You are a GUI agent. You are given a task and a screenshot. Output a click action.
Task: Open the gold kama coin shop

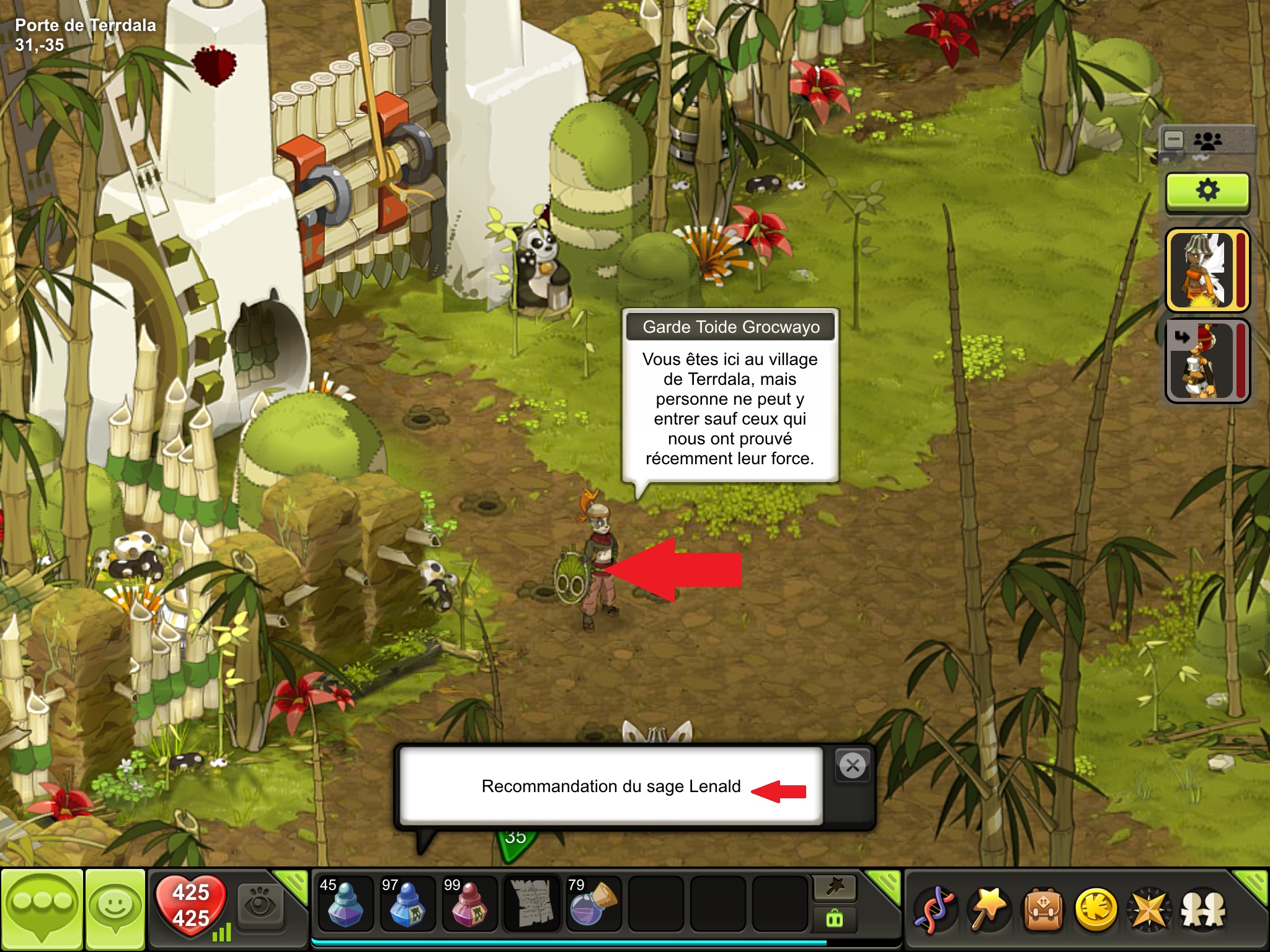[1096, 910]
